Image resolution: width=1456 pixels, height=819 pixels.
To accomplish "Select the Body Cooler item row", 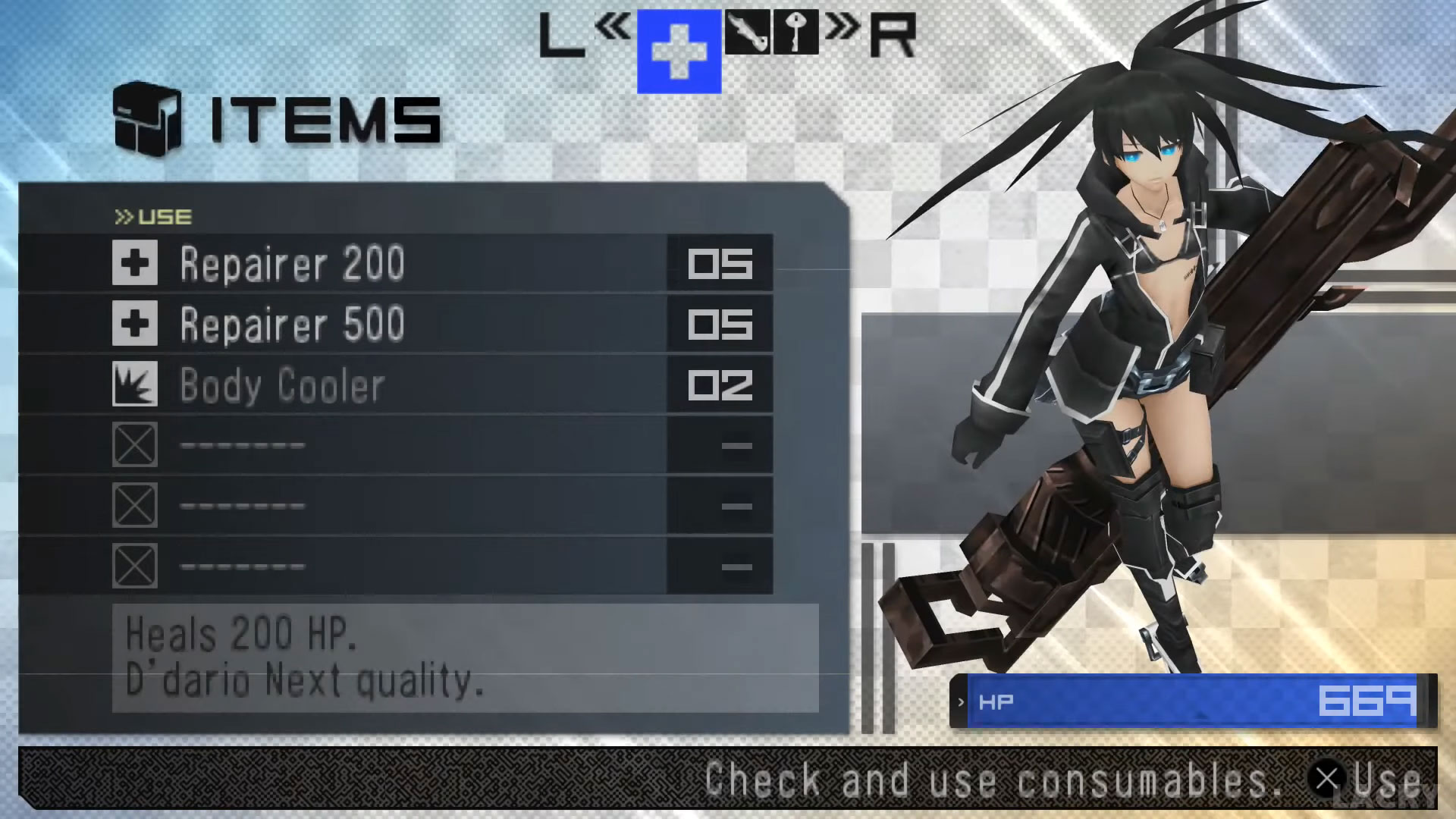I will click(x=341, y=385).
